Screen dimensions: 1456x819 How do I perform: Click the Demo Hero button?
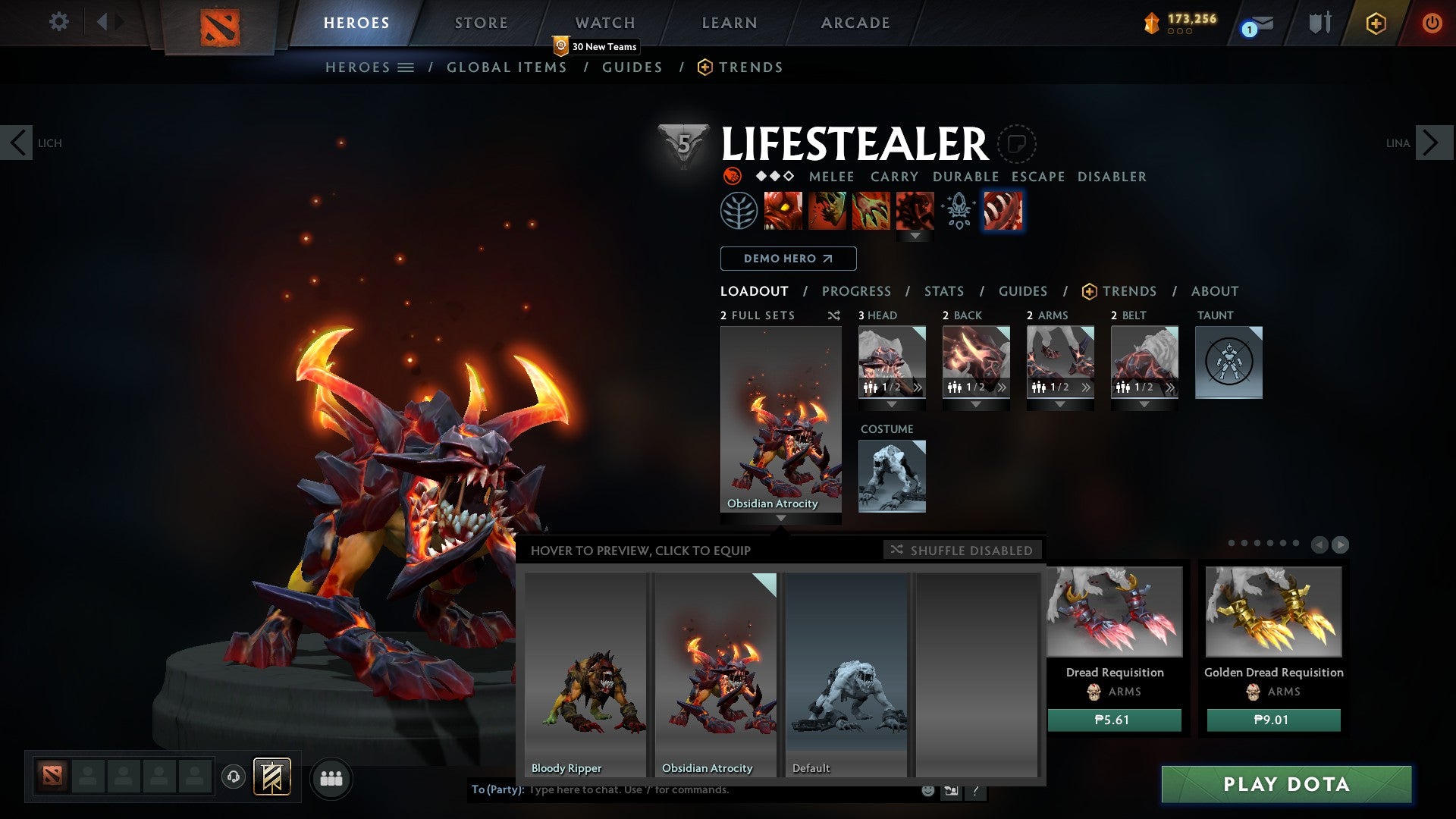tap(787, 259)
